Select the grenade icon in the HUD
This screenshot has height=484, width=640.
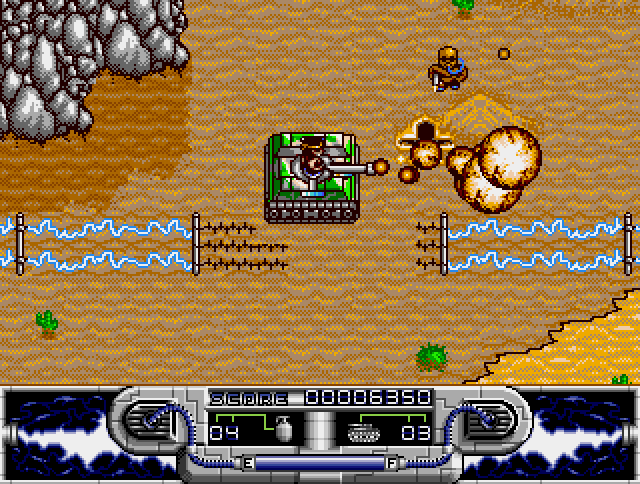[281, 430]
